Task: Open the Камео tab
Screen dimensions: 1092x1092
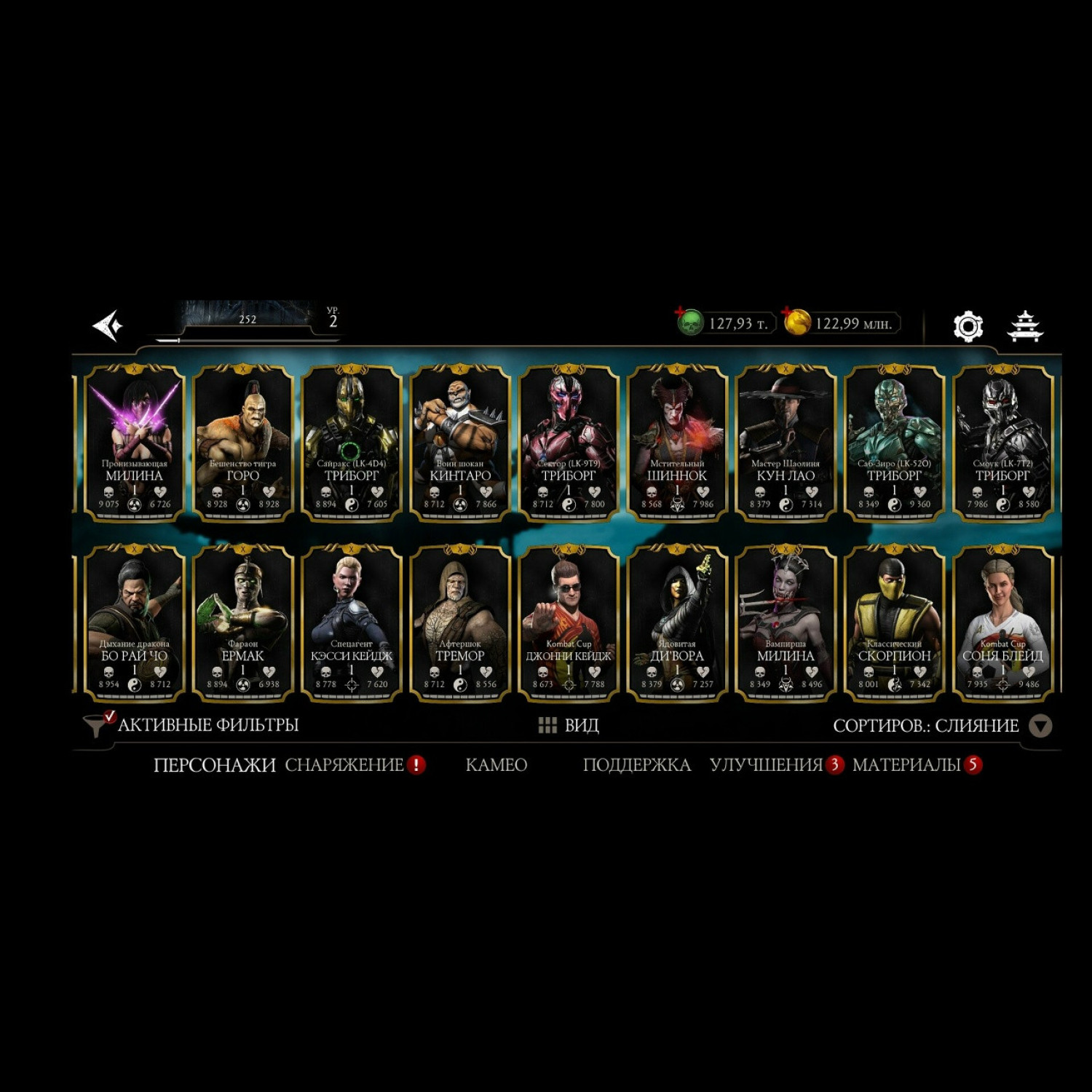Action: pos(496,765)
